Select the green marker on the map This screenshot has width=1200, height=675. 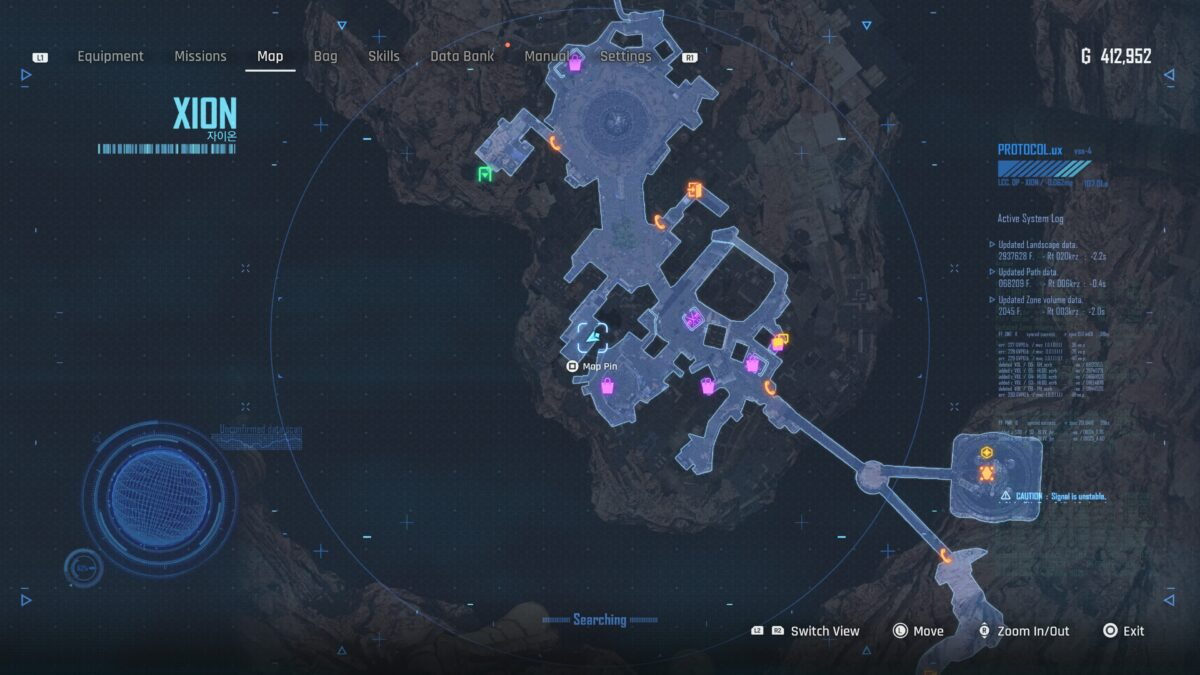[485, 174]
